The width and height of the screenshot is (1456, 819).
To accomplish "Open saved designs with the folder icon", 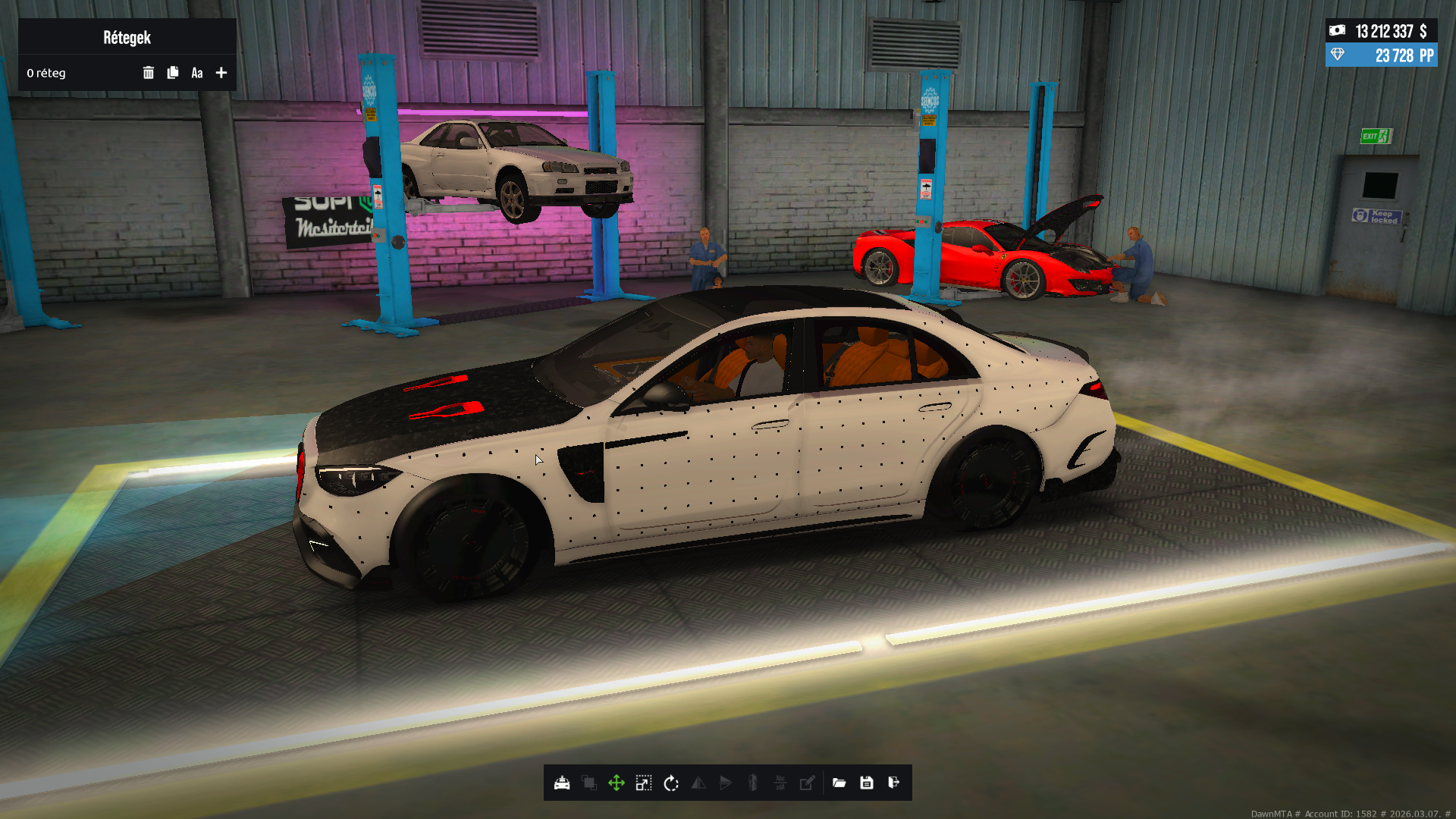I will [x=839, y=783].
